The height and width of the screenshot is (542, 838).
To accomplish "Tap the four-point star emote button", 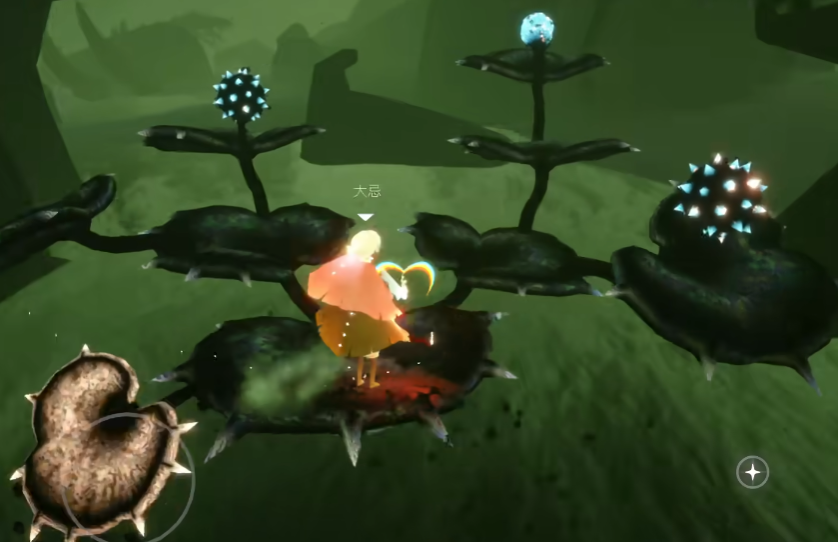I will pos(752,472).
